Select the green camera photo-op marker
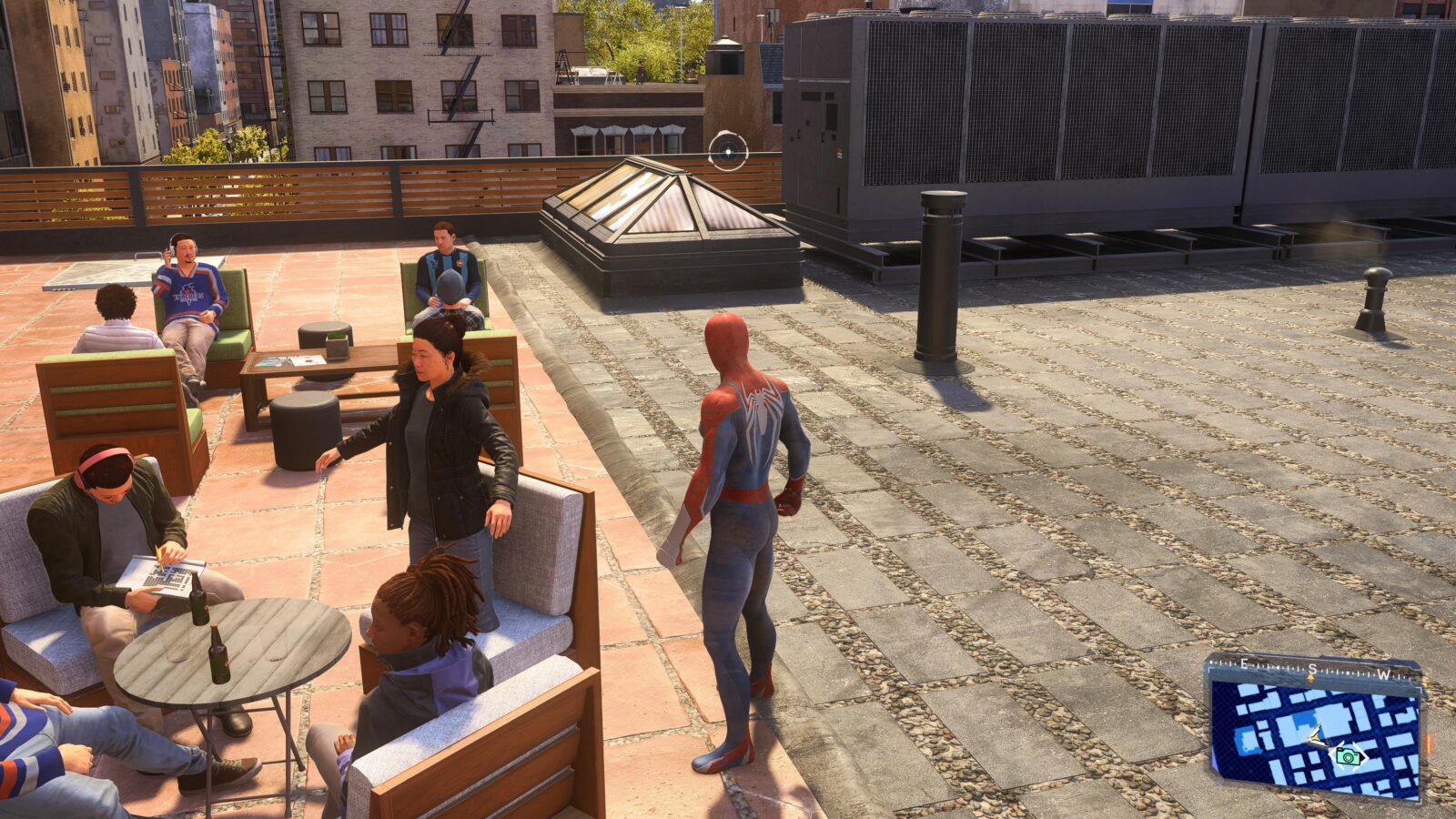The height and width of the screenshot is (819, 1456). (1348, 755)
